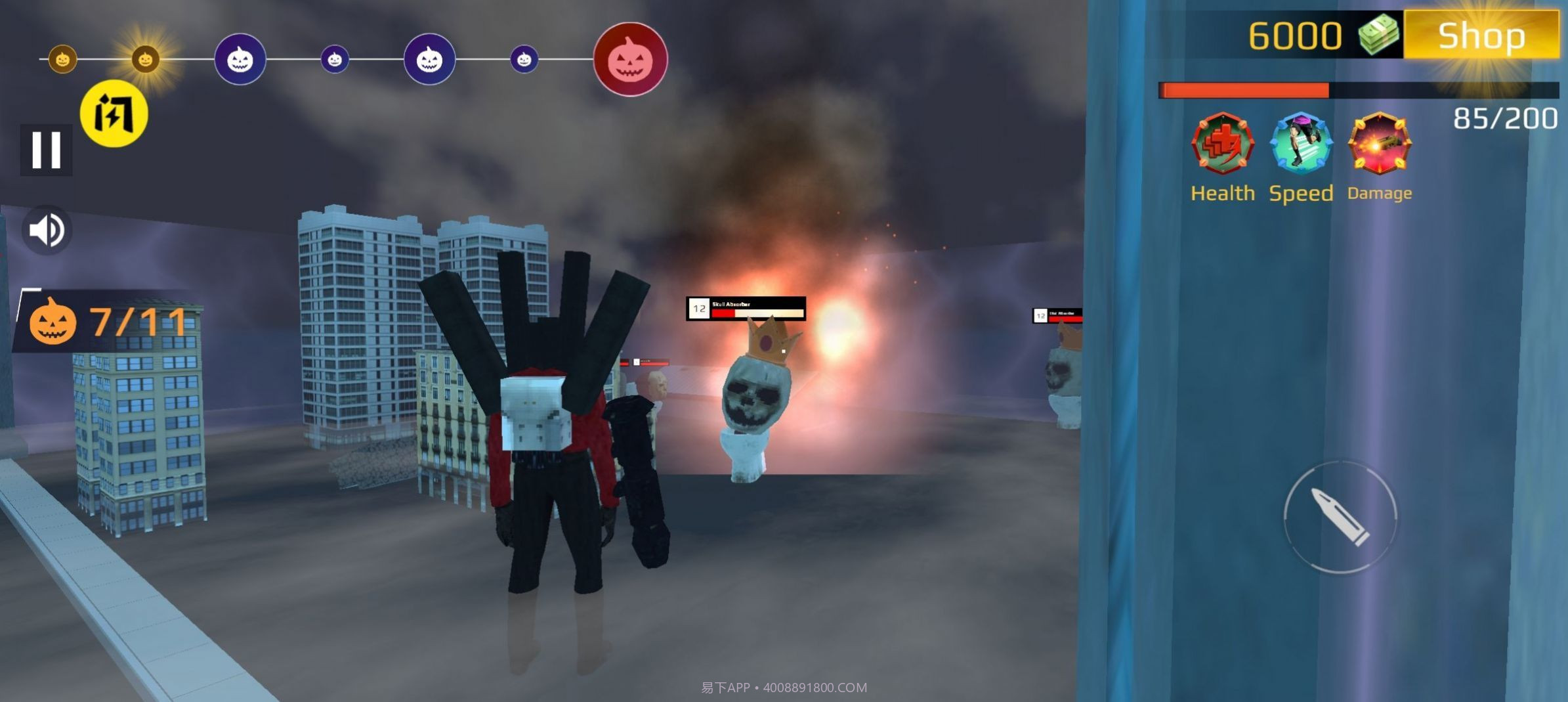Upgrade the Damage stat
The width and height of the screenshot is (1568, 702).
(1379, 144)
